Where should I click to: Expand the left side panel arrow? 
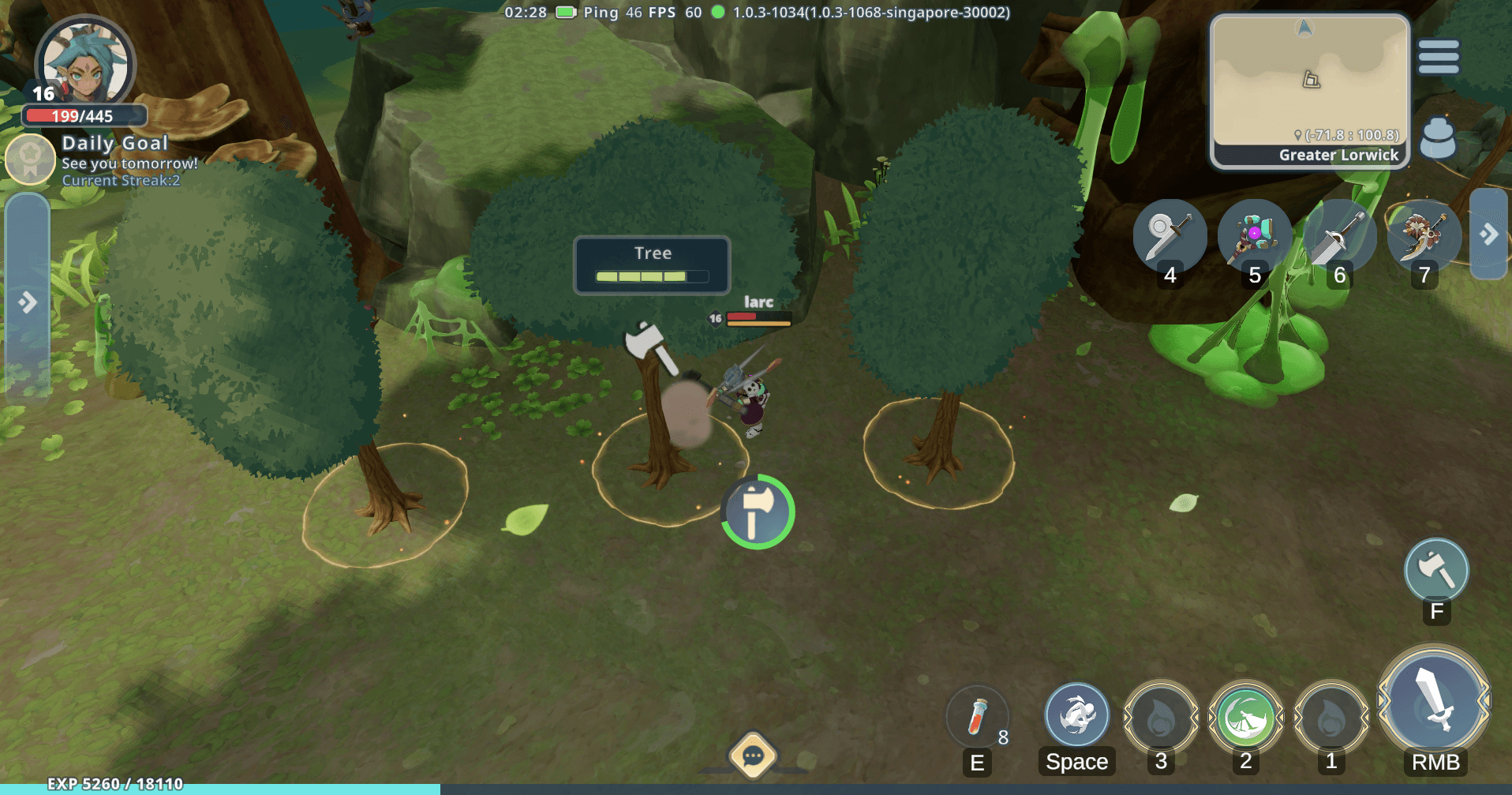(28, 302)
